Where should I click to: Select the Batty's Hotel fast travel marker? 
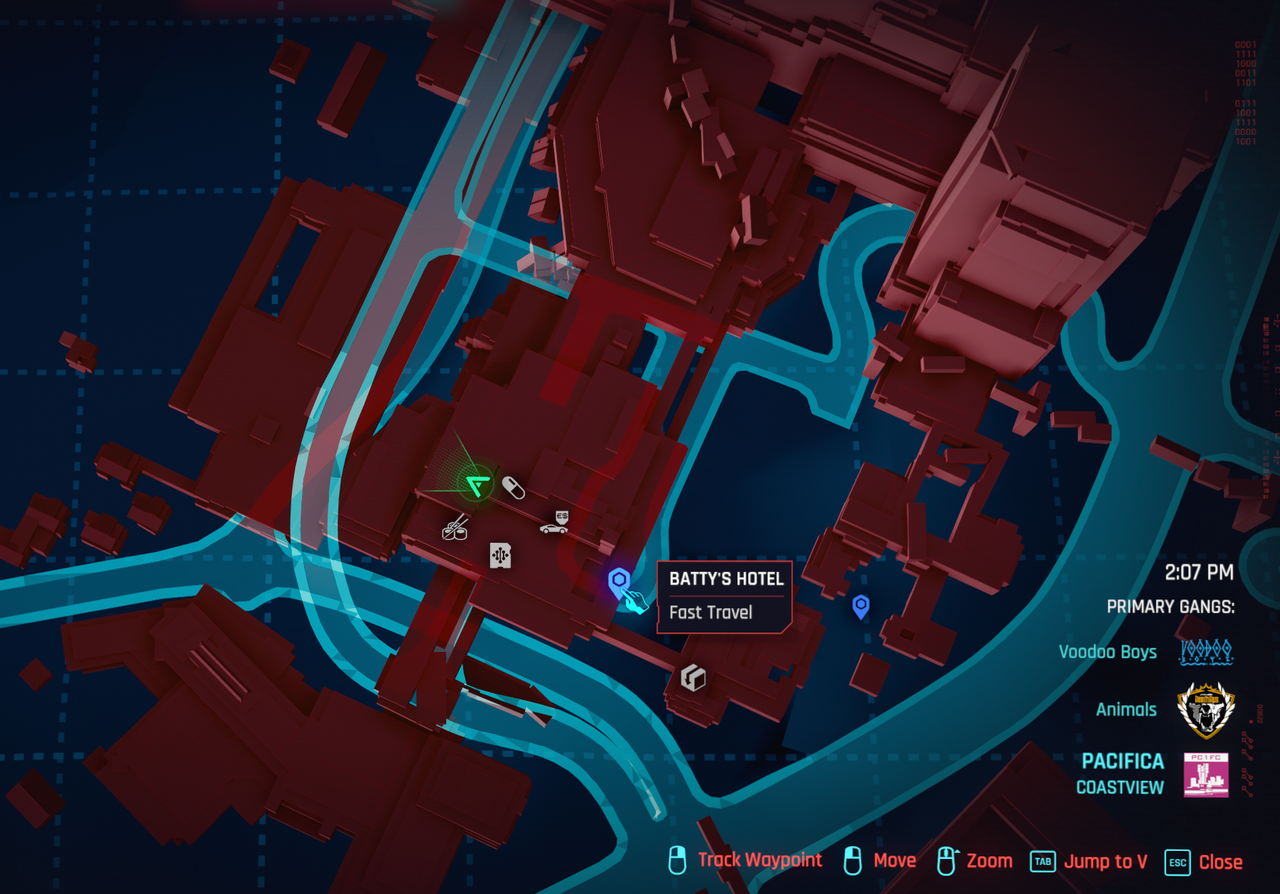(619, 581)
